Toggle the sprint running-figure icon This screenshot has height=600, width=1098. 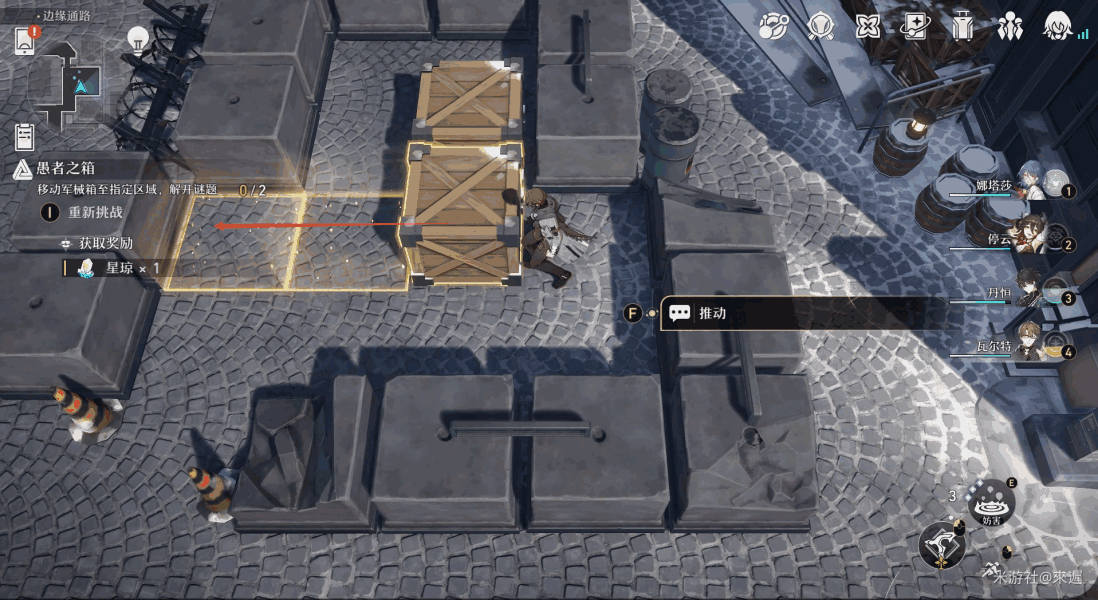(992, 571)
